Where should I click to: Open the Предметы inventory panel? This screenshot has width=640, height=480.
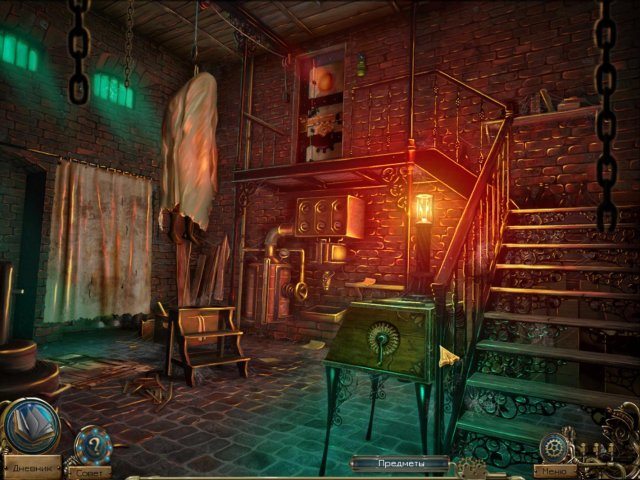coord(400,464)
